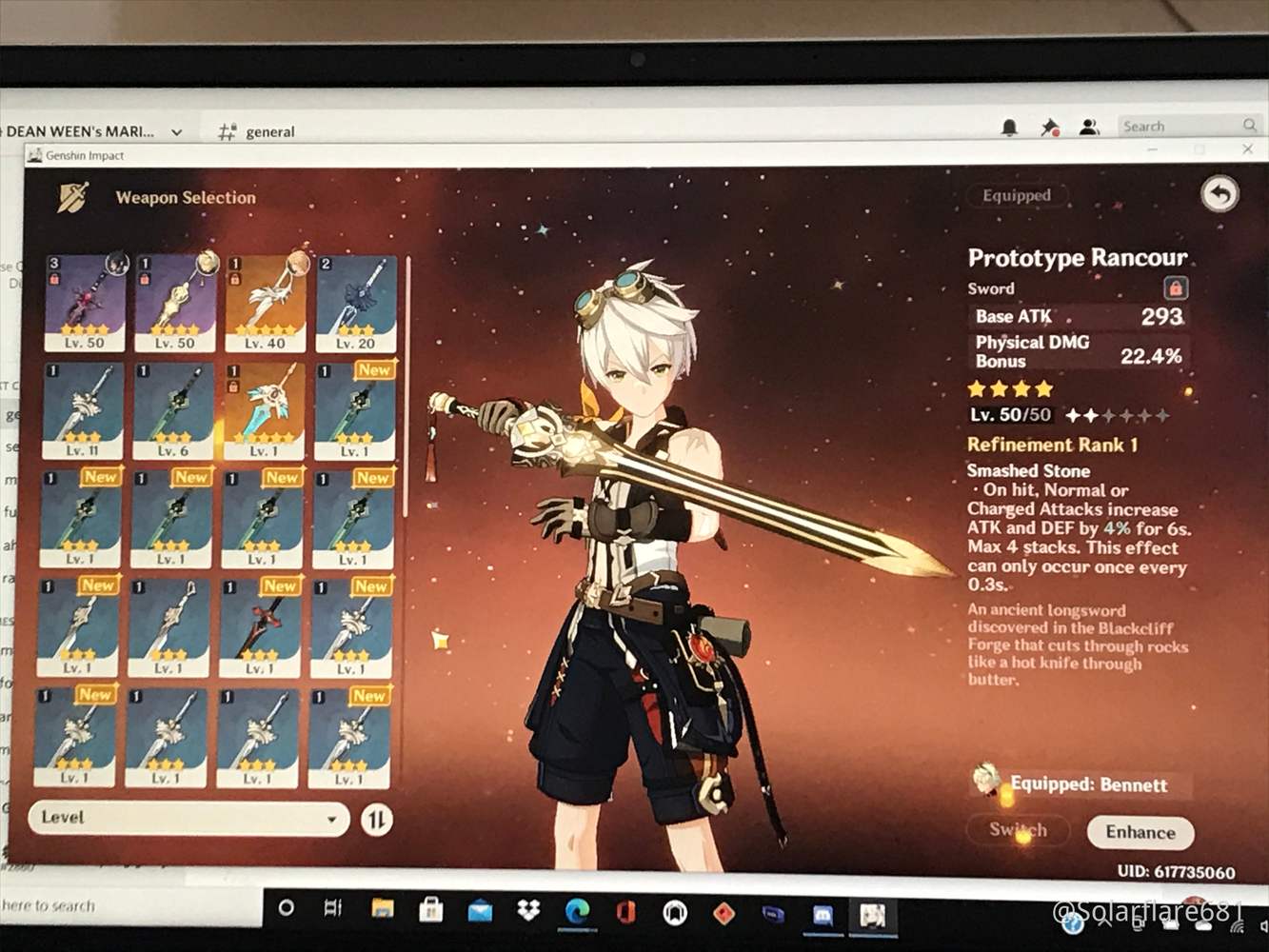This screenshot has height=952, width=1269.
Task: Expand the DEAN WEEN's server menu
Action: 174,130
